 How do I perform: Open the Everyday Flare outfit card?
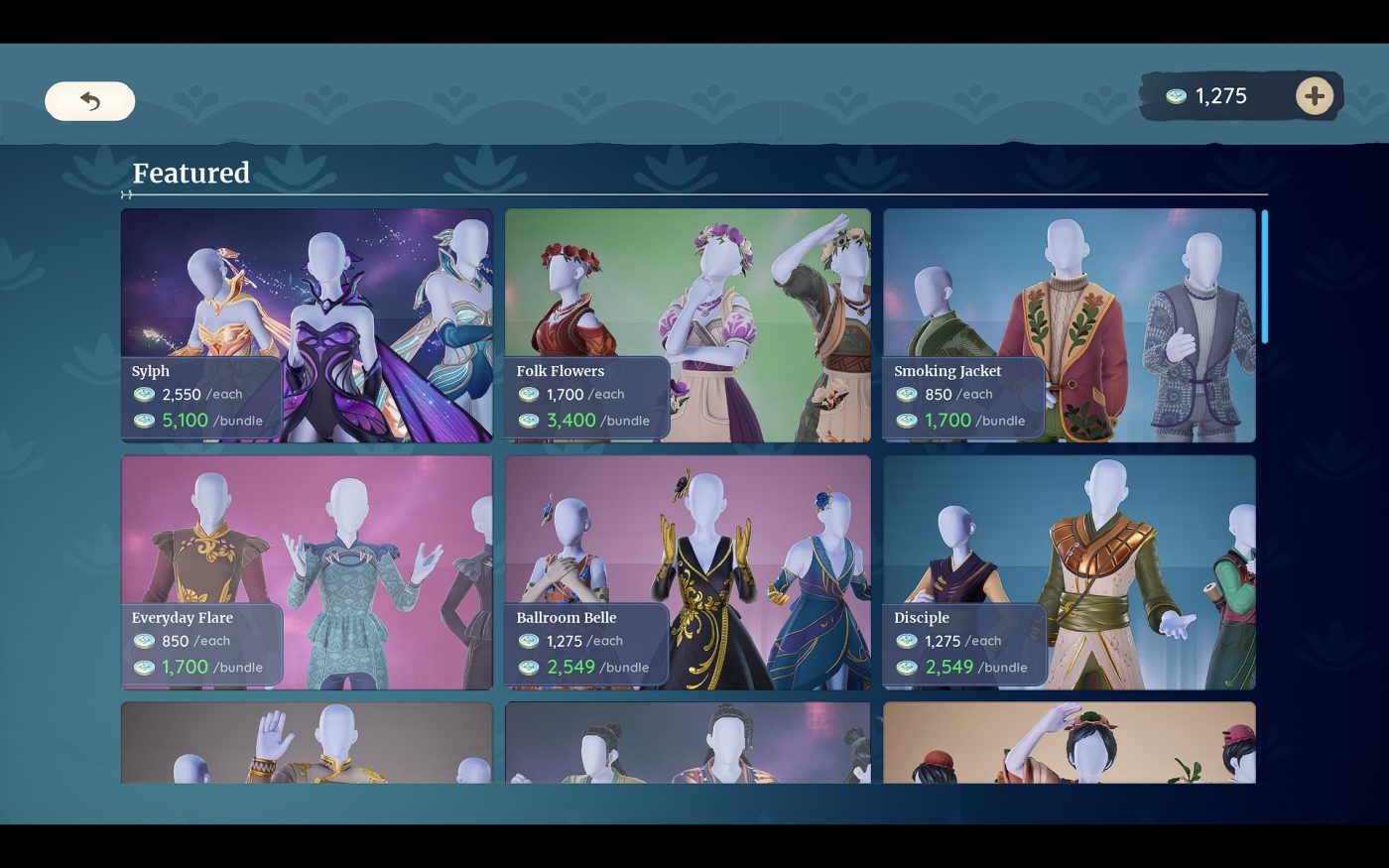click(x=306, y=536)
